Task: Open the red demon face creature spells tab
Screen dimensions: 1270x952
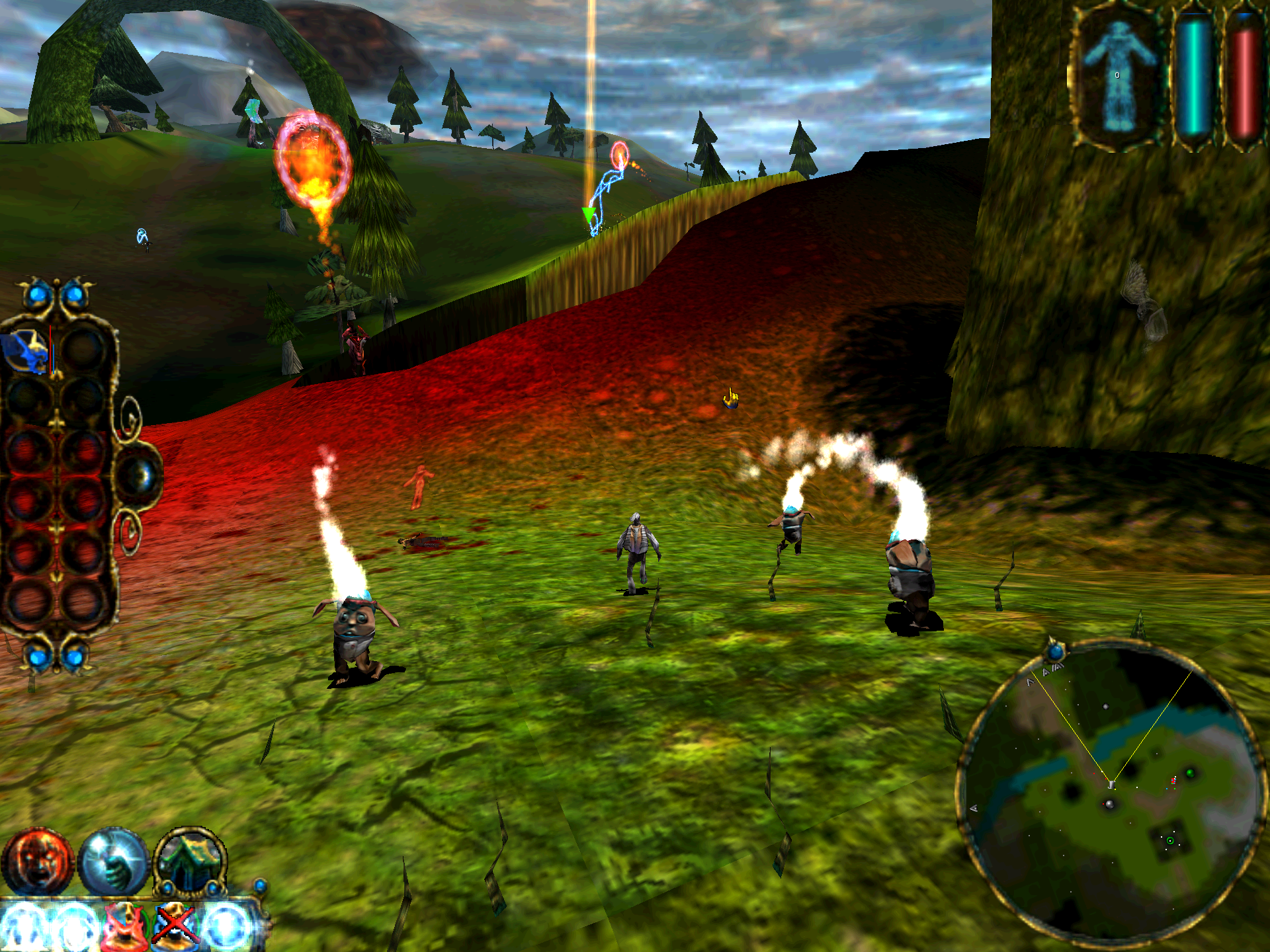Action: pyautogui.click(x=37, y=861)
